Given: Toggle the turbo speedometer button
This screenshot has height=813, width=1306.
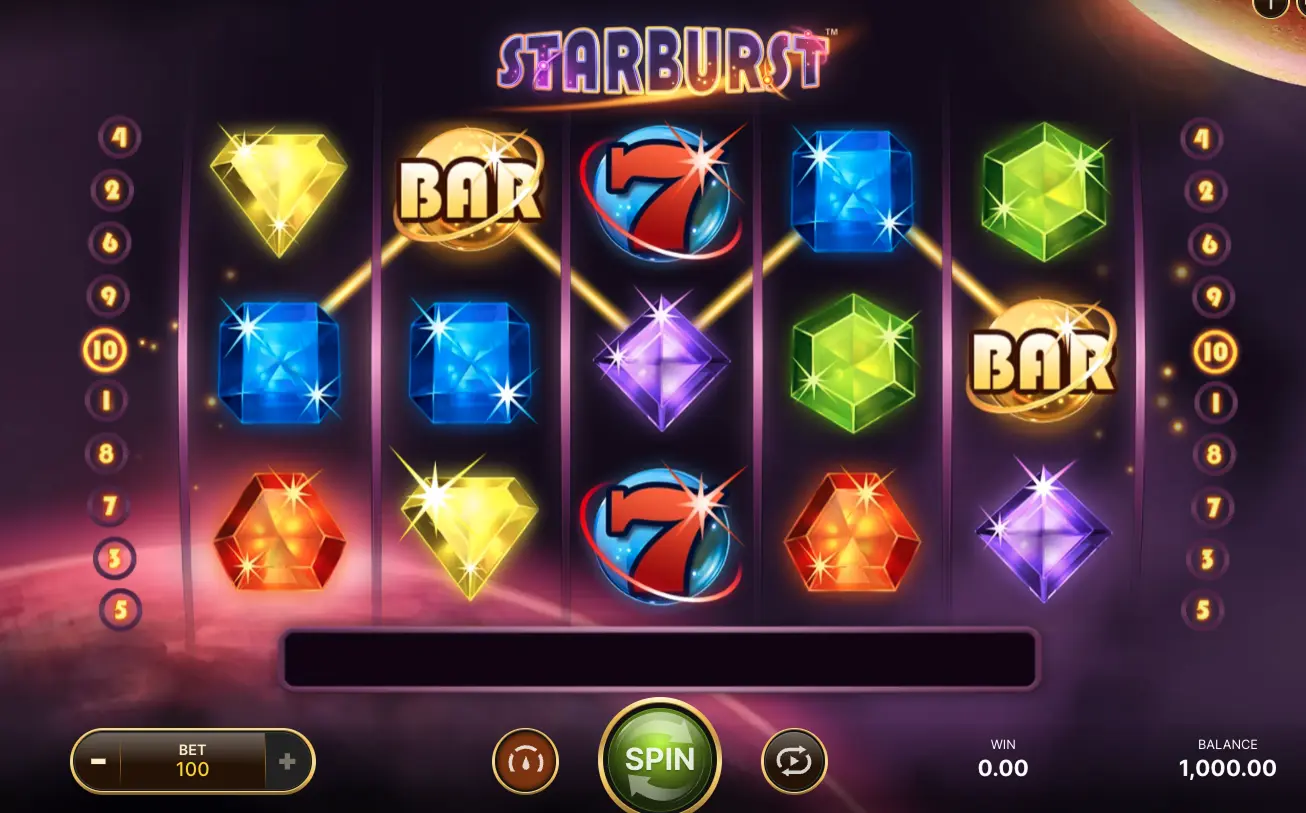Looking at the screenshot, I should [525, 762].
